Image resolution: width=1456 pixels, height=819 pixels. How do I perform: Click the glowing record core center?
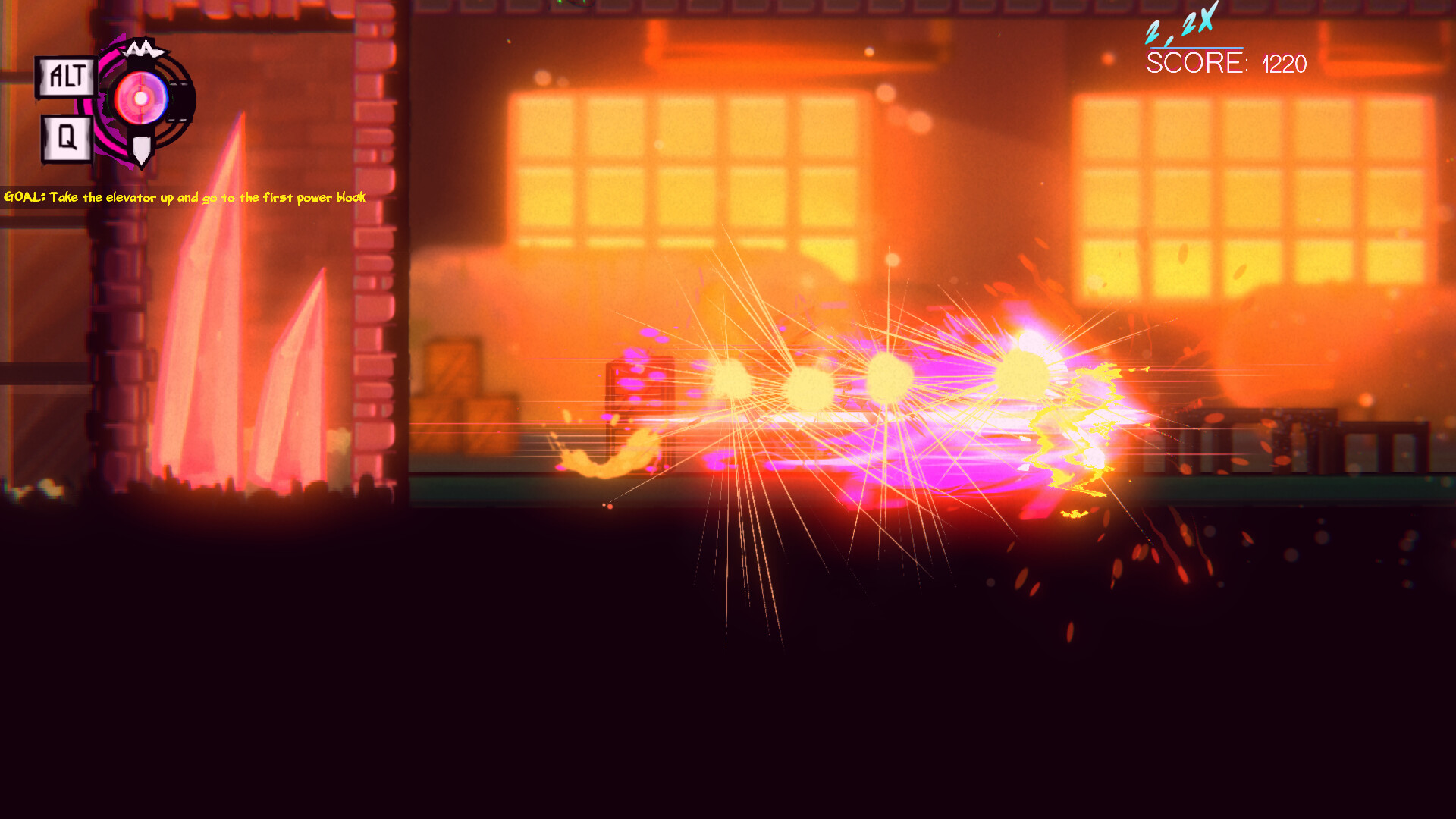click(x=140, y=99)
